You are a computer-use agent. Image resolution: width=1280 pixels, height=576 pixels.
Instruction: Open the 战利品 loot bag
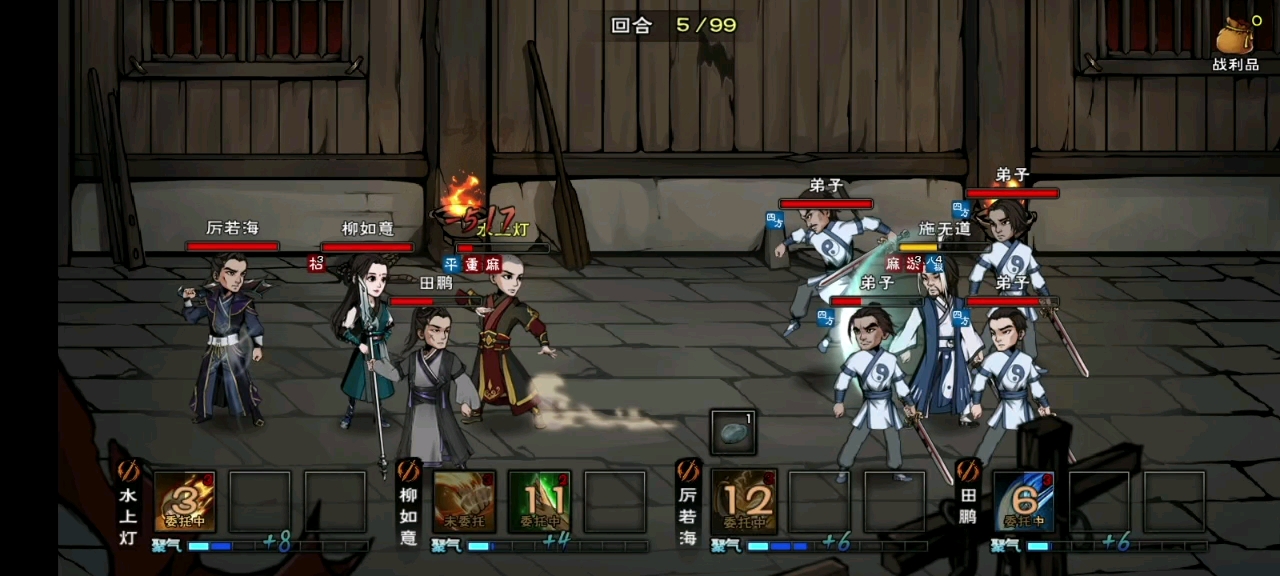(1236, 44)
